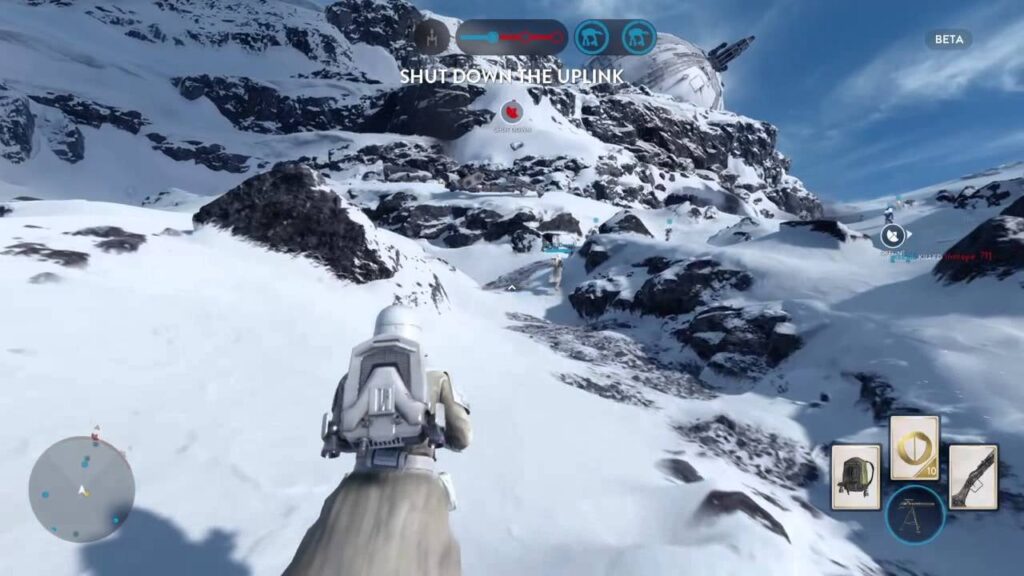The width and height of the screenshot is (1024, 576).
Task: Click the BETA badge
Action: tap(948, 39)
